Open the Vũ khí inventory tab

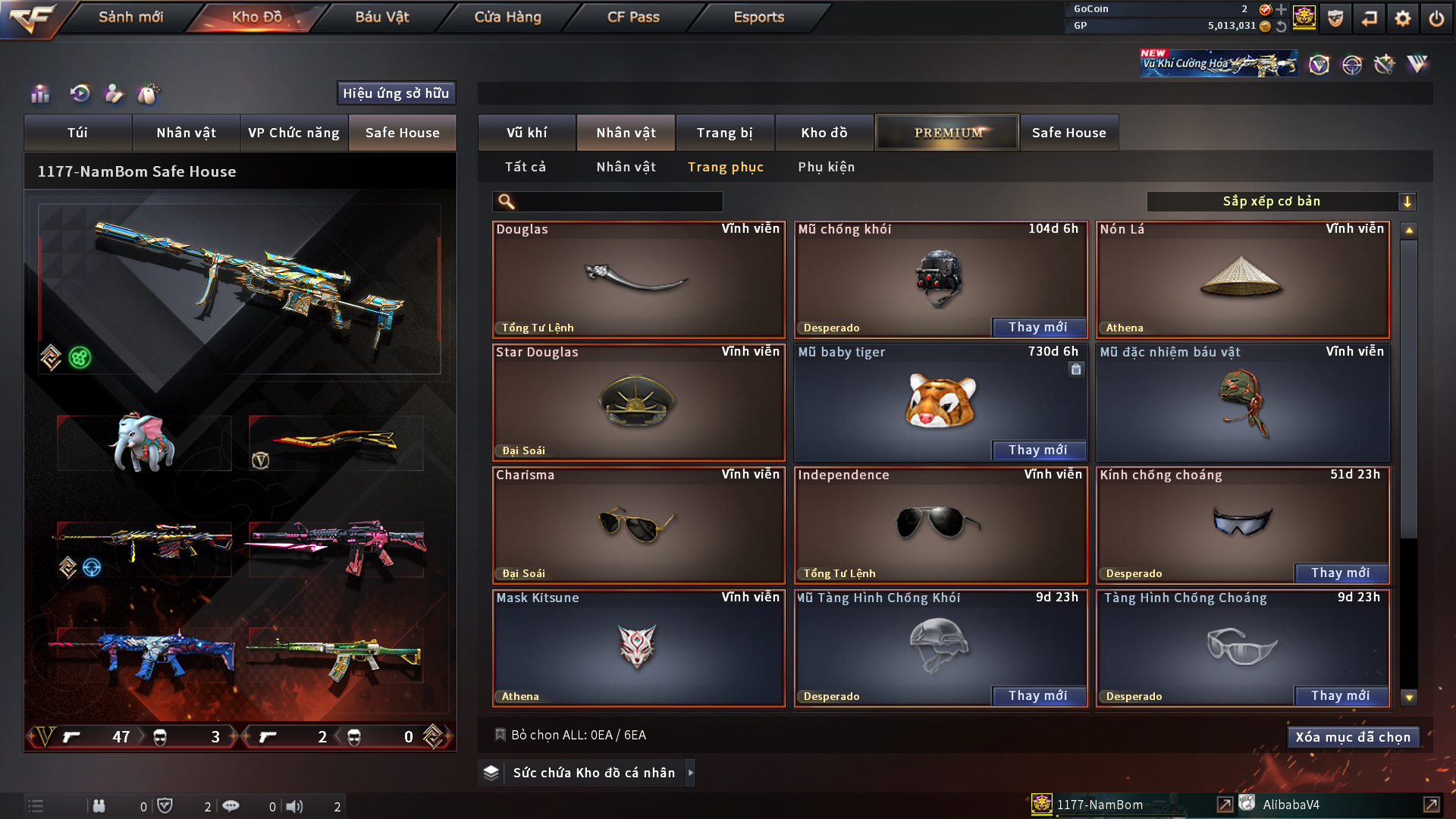click(x=526, y=133)
